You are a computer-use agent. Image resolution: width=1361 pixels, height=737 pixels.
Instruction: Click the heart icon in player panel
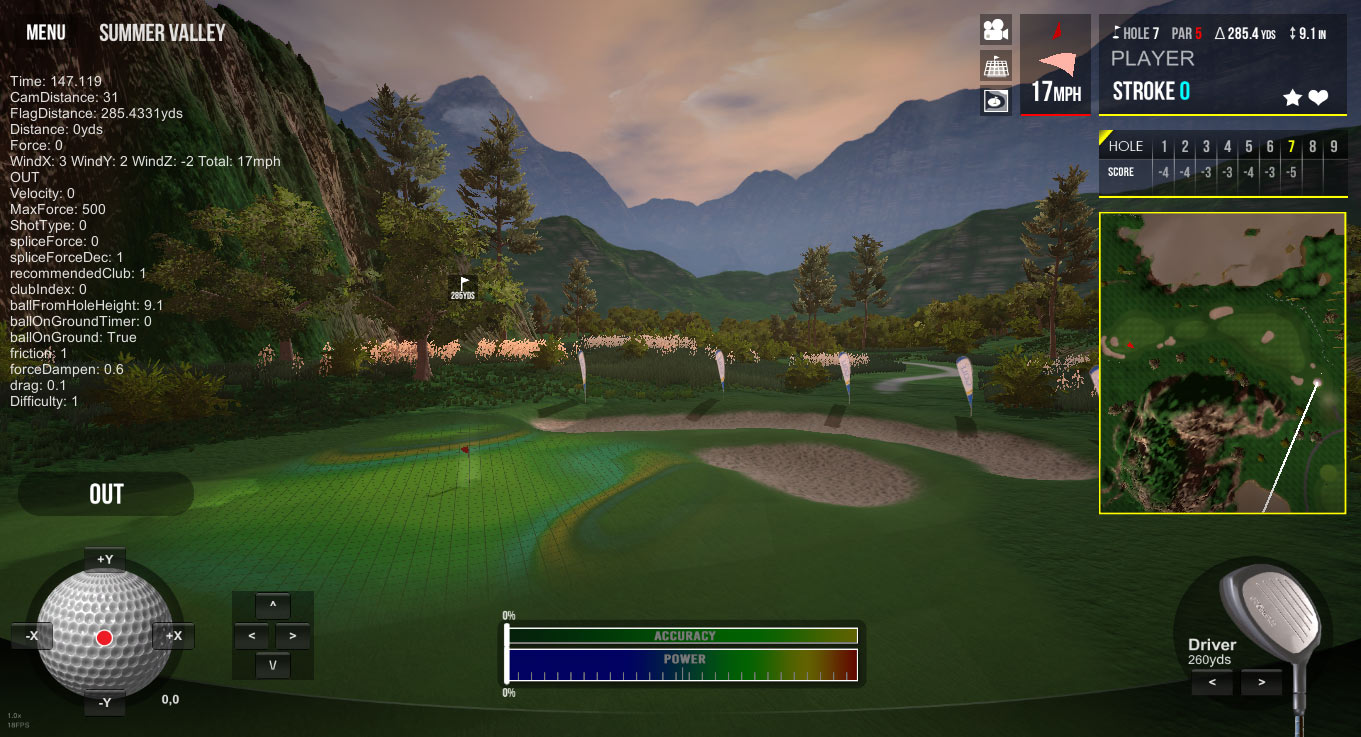tap(1318, 98)
